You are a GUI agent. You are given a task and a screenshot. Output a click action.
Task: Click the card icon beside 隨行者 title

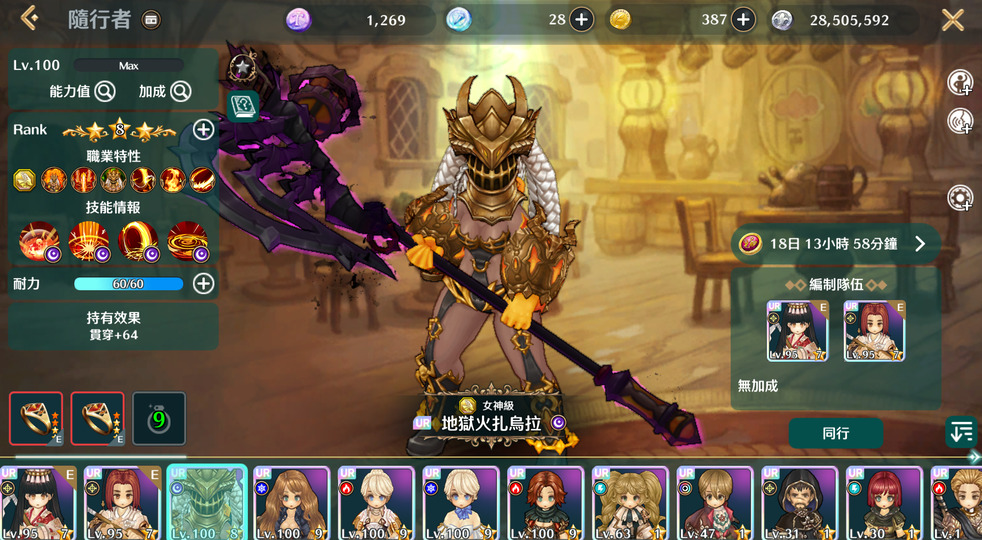[x=151, y=19]
